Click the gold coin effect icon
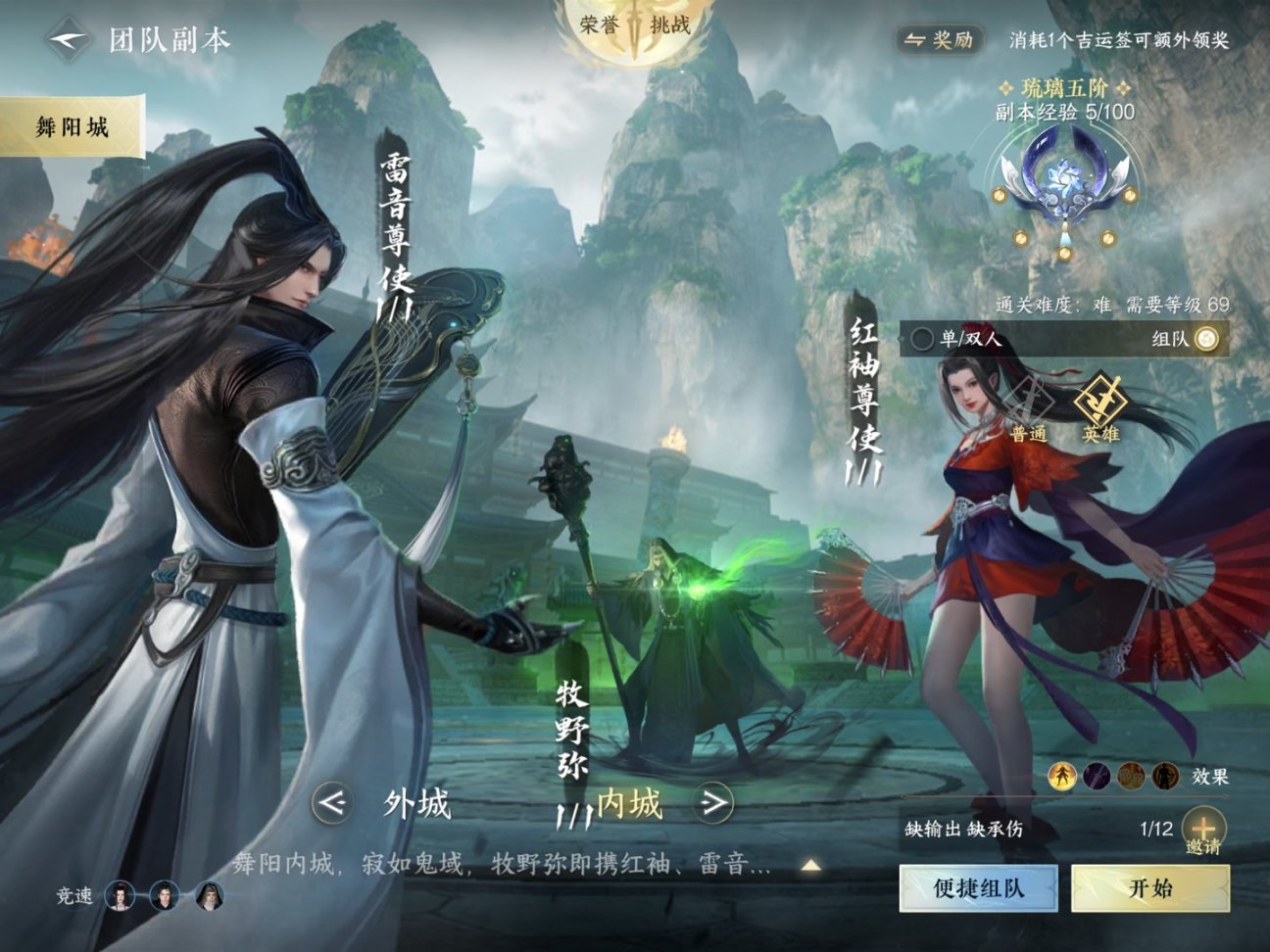Image resolution: width=1270 pixels, height=952 pixels. coord(1129,775)
